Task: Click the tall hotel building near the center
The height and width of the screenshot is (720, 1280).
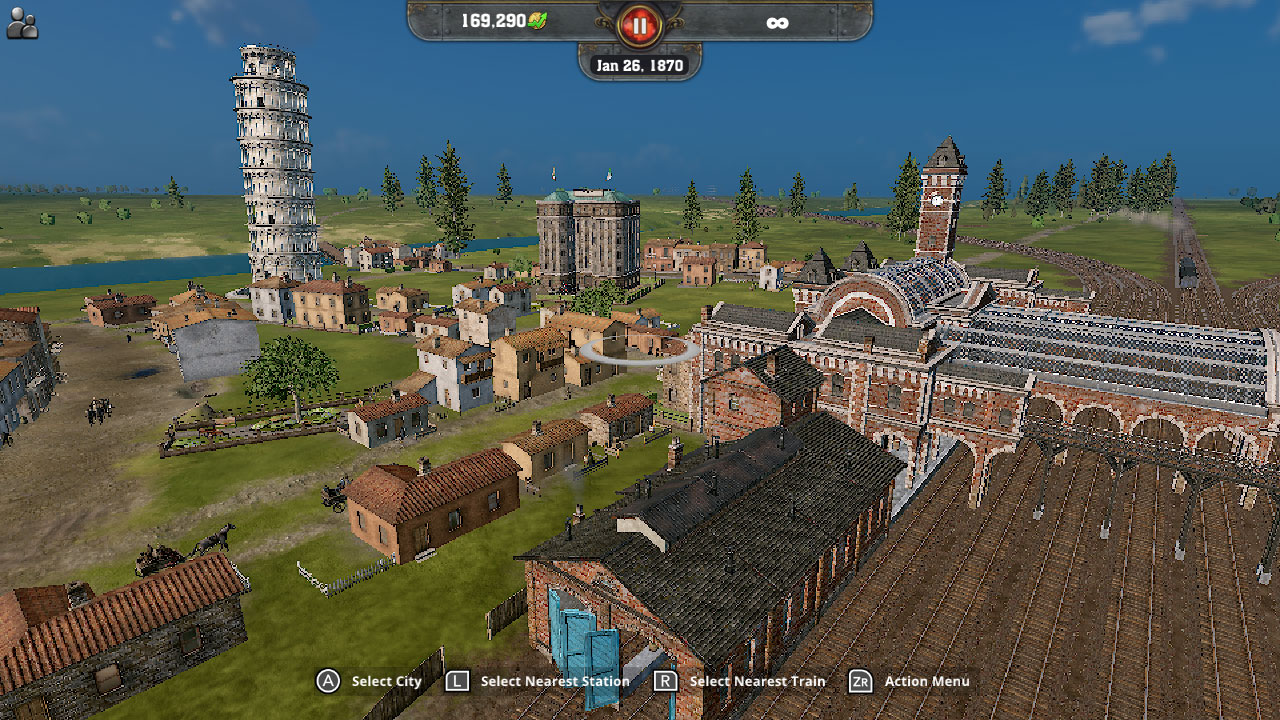Action: 588,240
